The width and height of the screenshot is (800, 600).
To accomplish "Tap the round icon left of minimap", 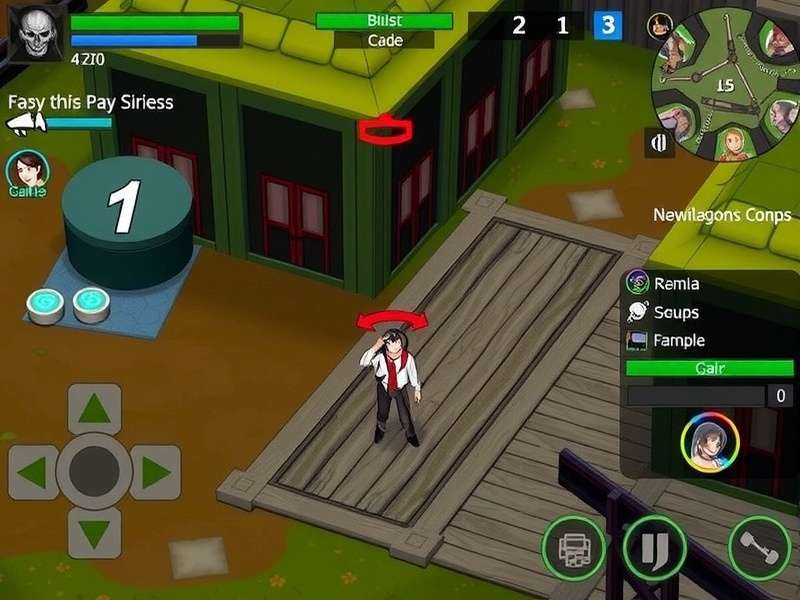I will [x=660, y=143].
